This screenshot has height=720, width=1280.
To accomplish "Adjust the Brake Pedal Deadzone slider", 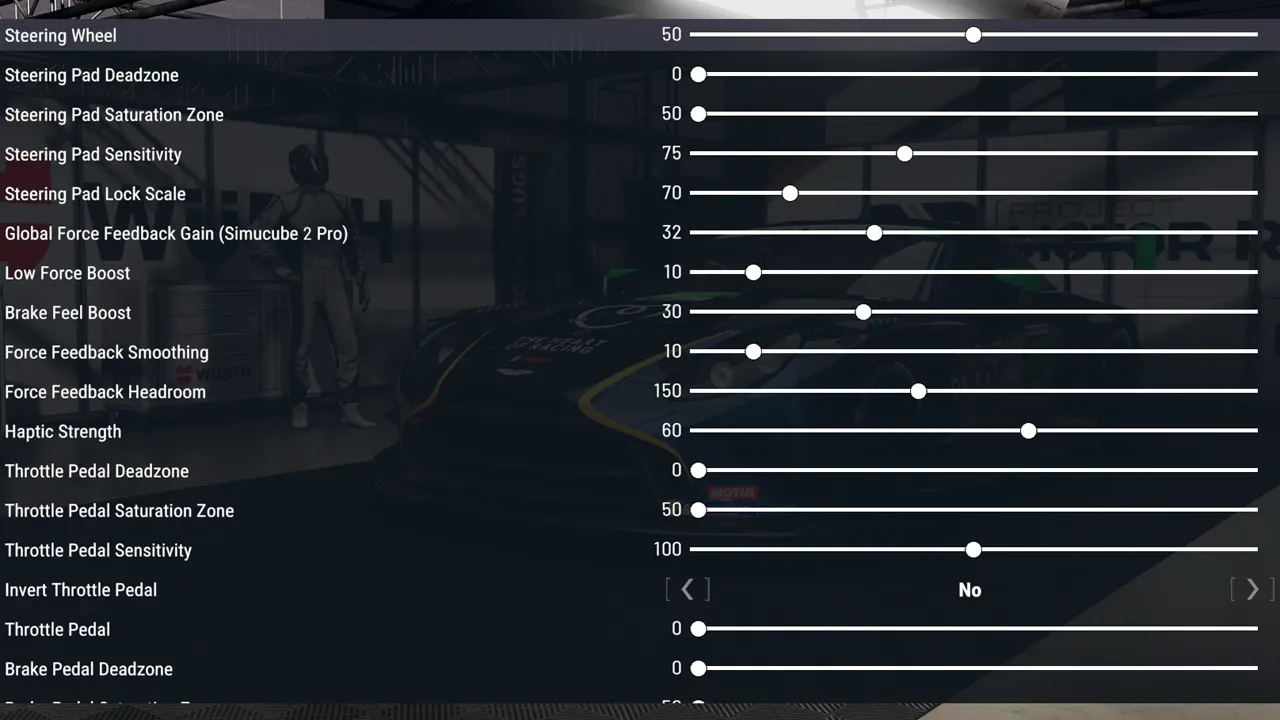I will tap(698, 668).
